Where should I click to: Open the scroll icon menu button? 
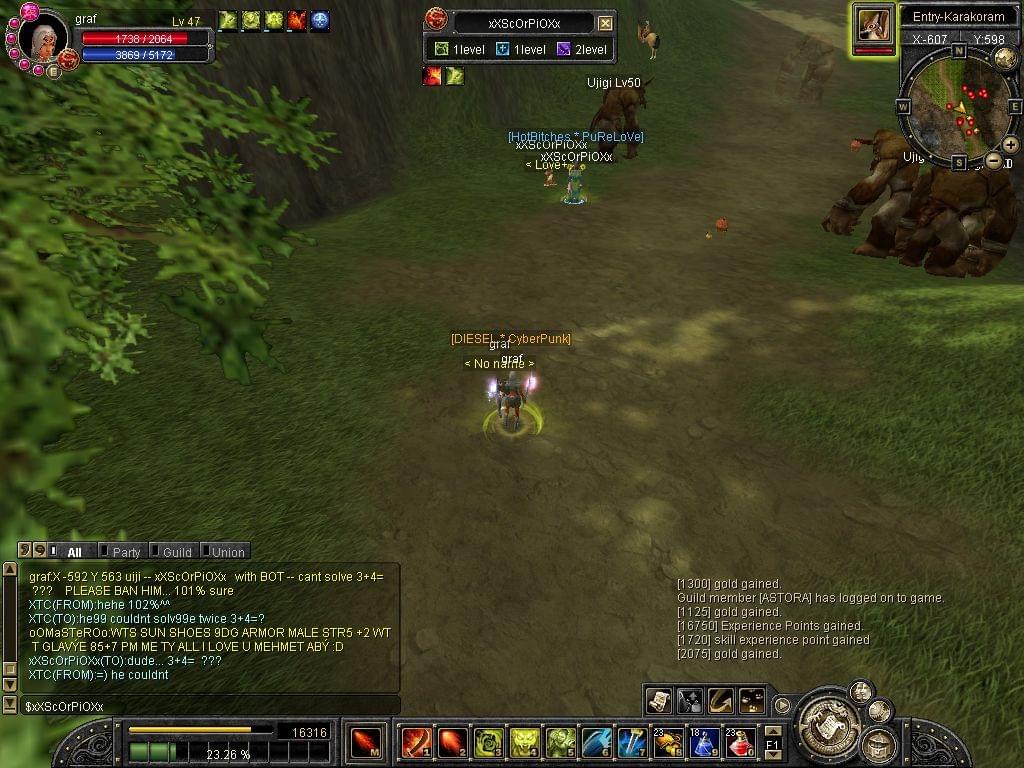[658, 701]
